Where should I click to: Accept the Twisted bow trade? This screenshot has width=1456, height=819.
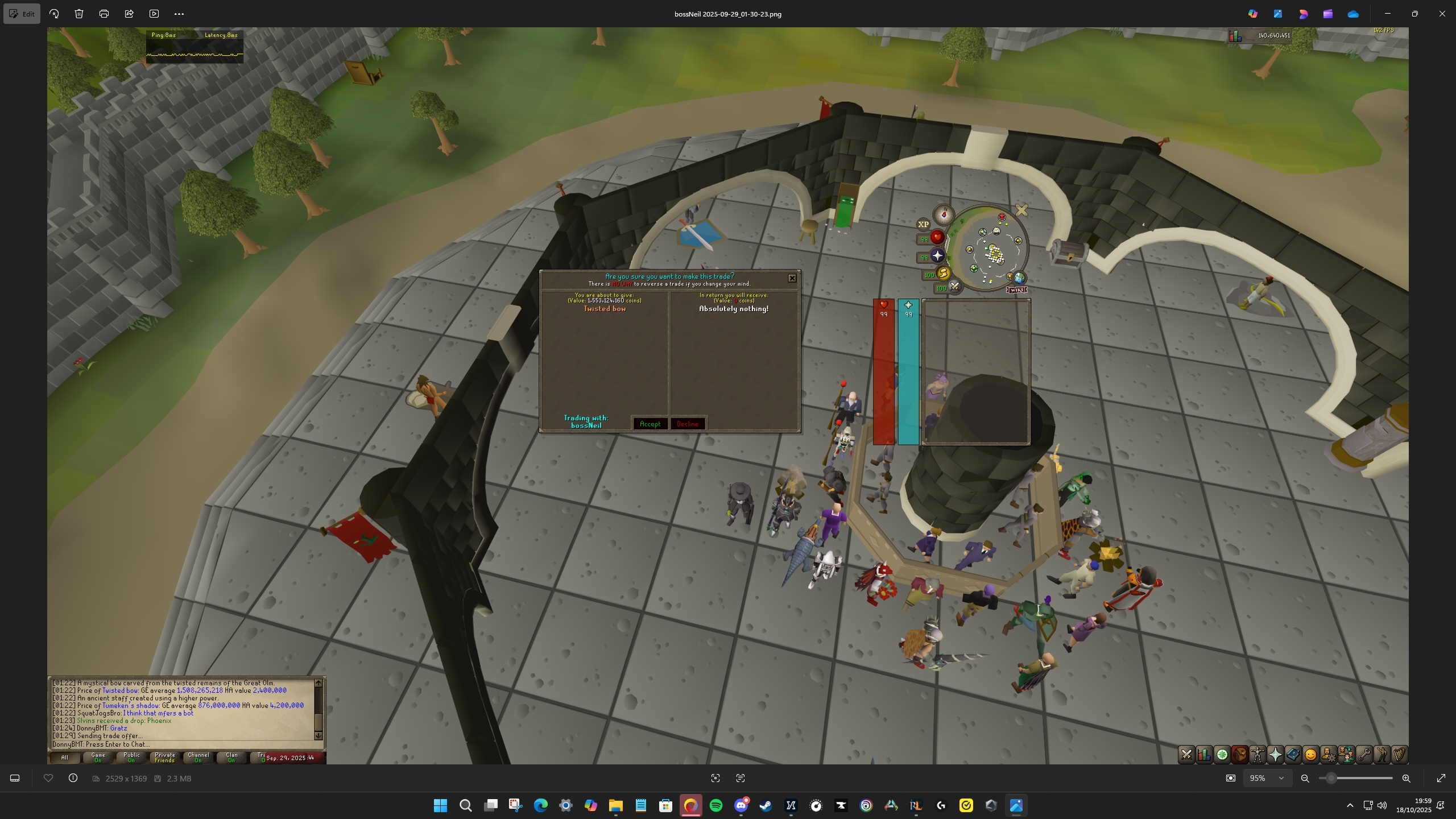point(650,424)
